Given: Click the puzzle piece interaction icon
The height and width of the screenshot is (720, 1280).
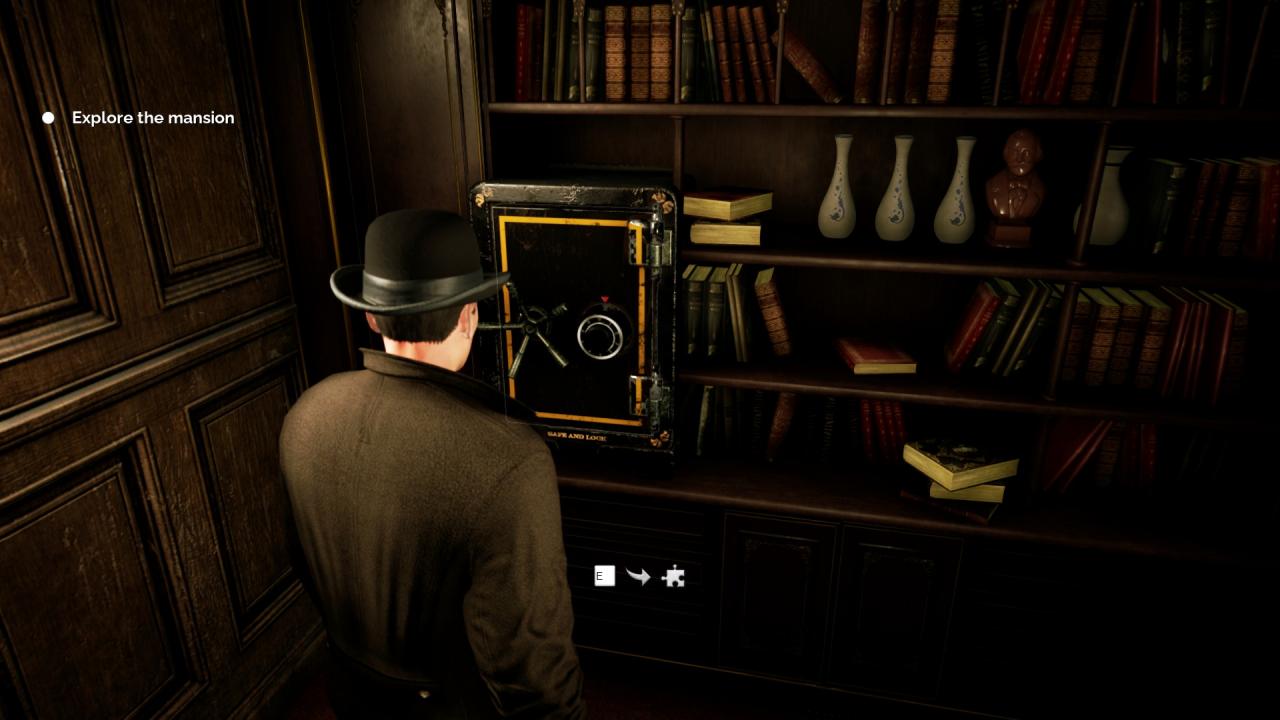Looking at the screenshot, I should point(674,576).
